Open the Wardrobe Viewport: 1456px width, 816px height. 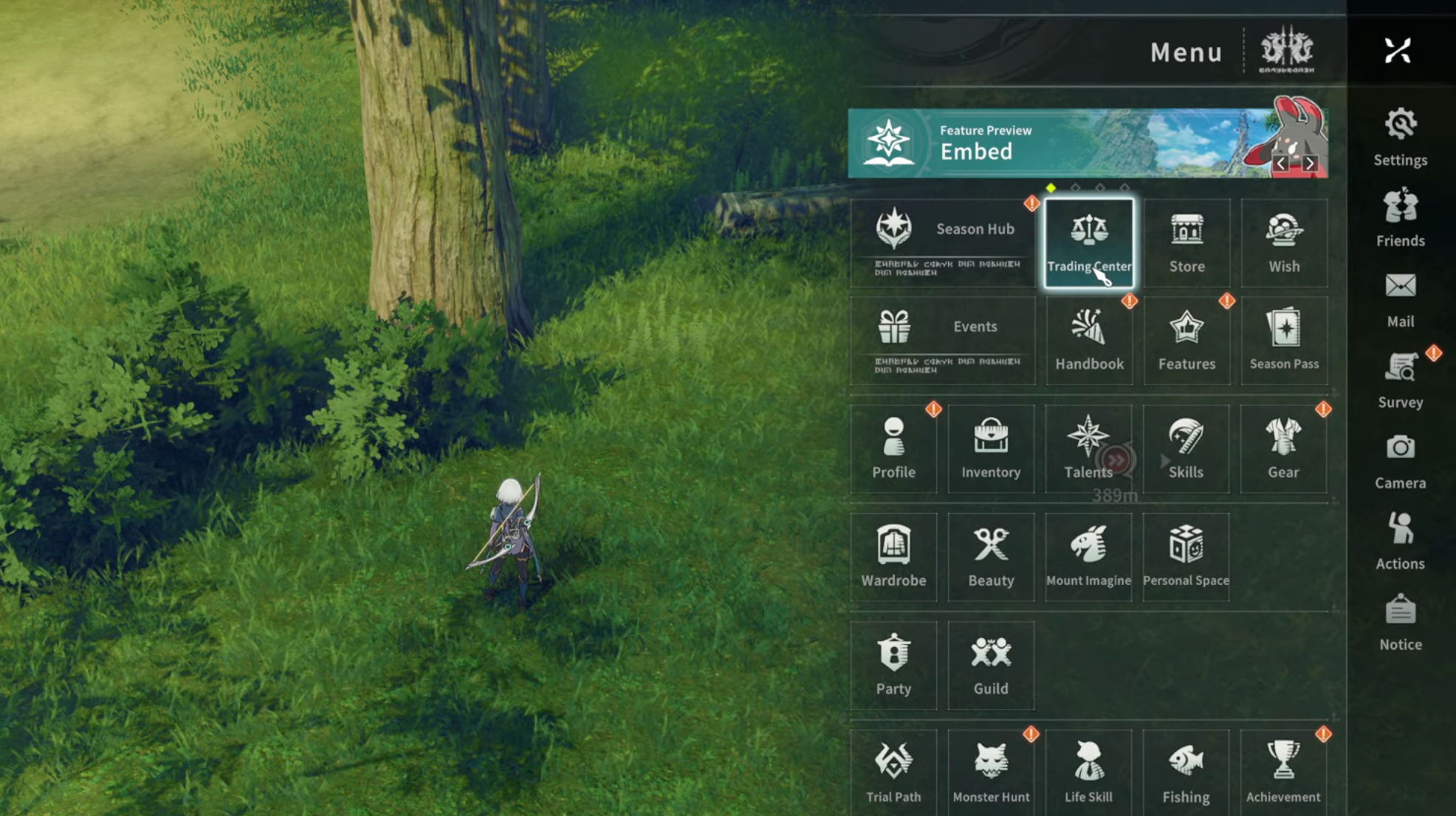click(x=893, y=557)
